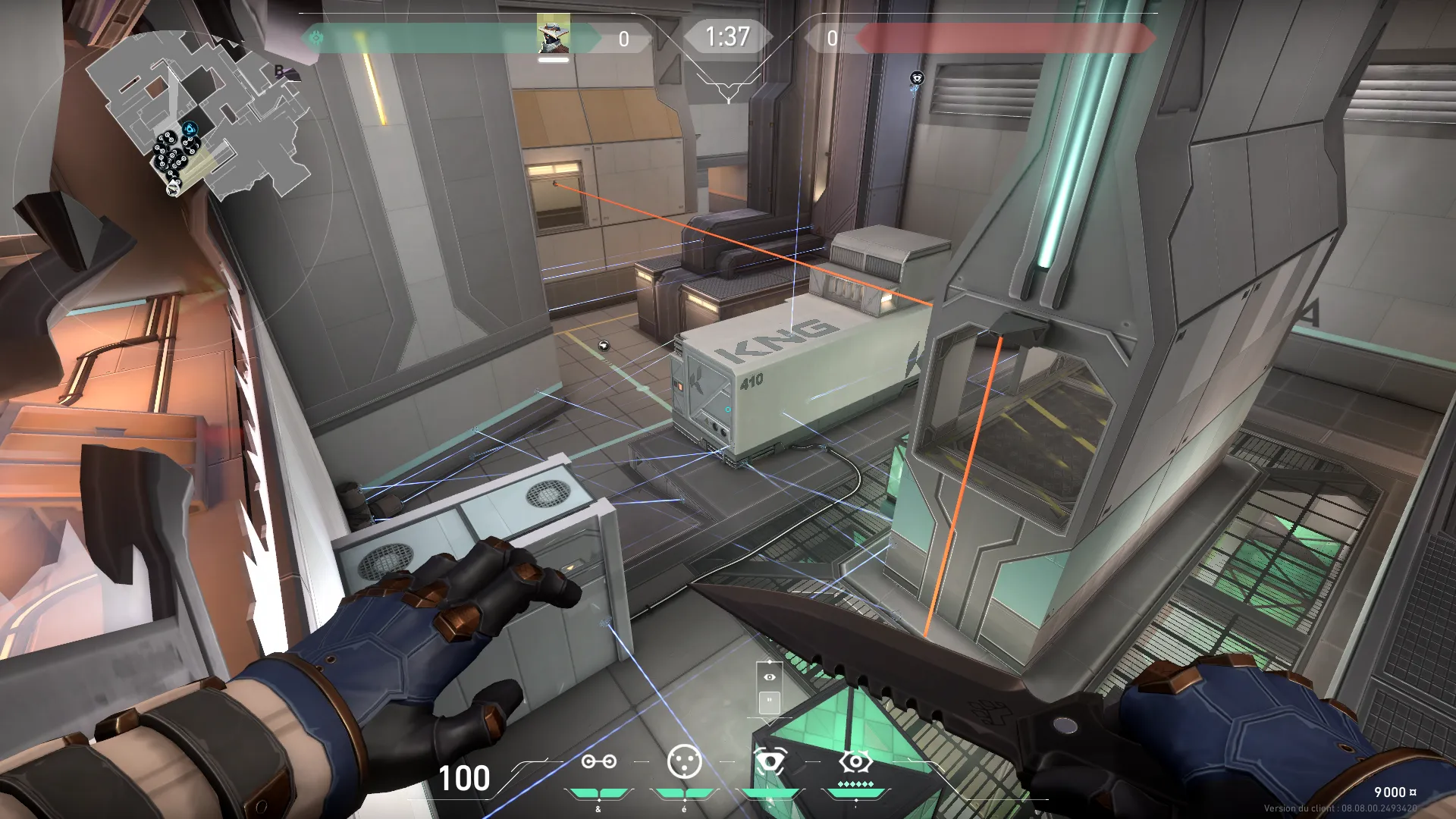Click the teal team emblem in scorebar
1456x819 pixels.
tap(317, 37)
